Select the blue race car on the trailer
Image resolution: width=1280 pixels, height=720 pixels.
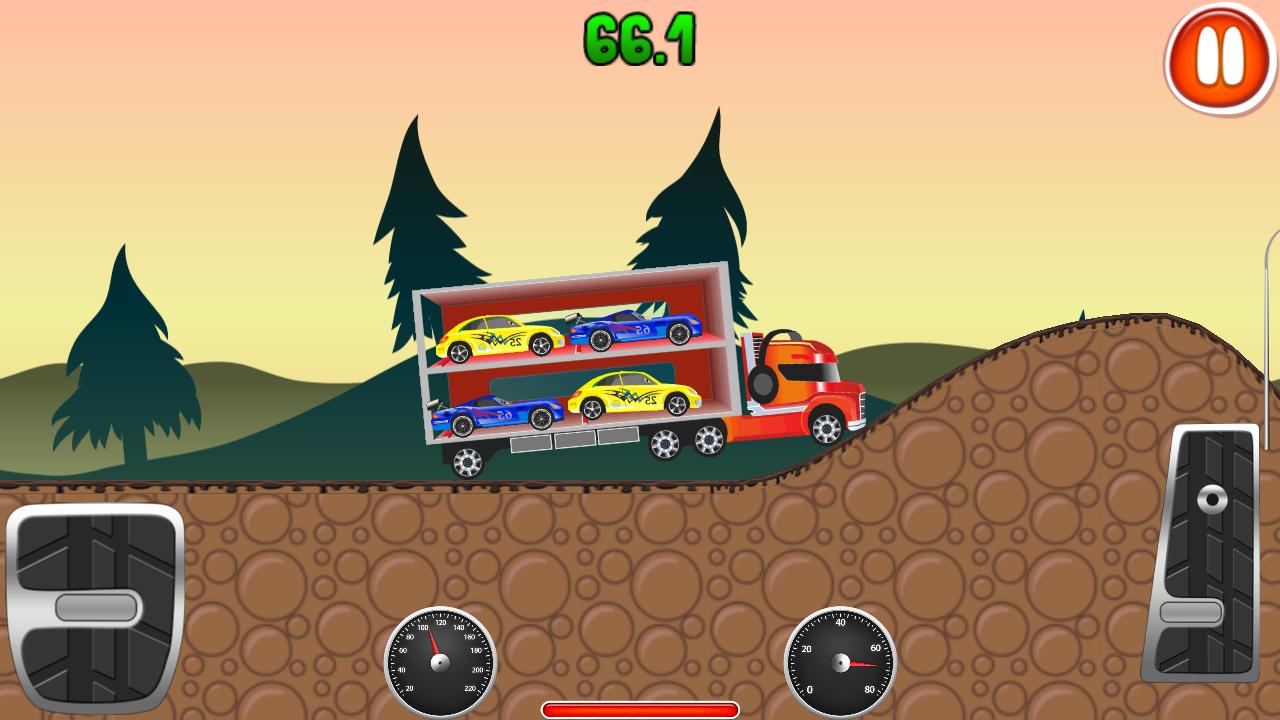pyautogui.click(x=500, y=415)
